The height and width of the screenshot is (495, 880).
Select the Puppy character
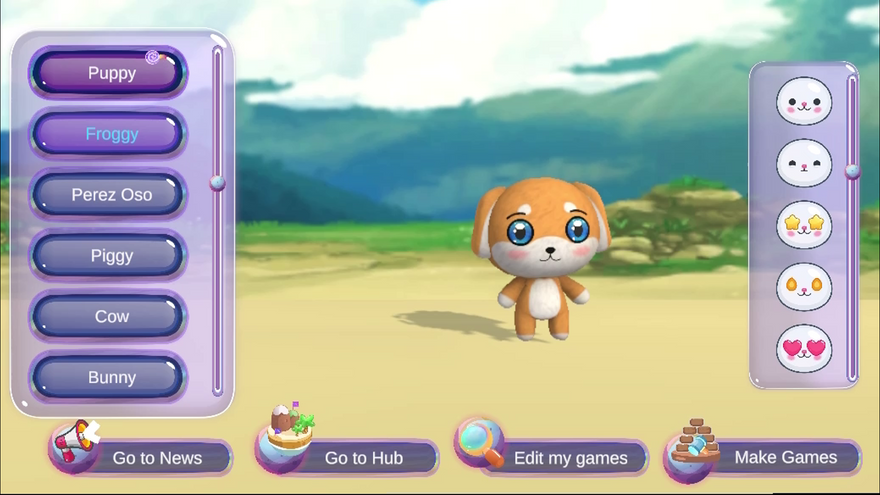109,73
